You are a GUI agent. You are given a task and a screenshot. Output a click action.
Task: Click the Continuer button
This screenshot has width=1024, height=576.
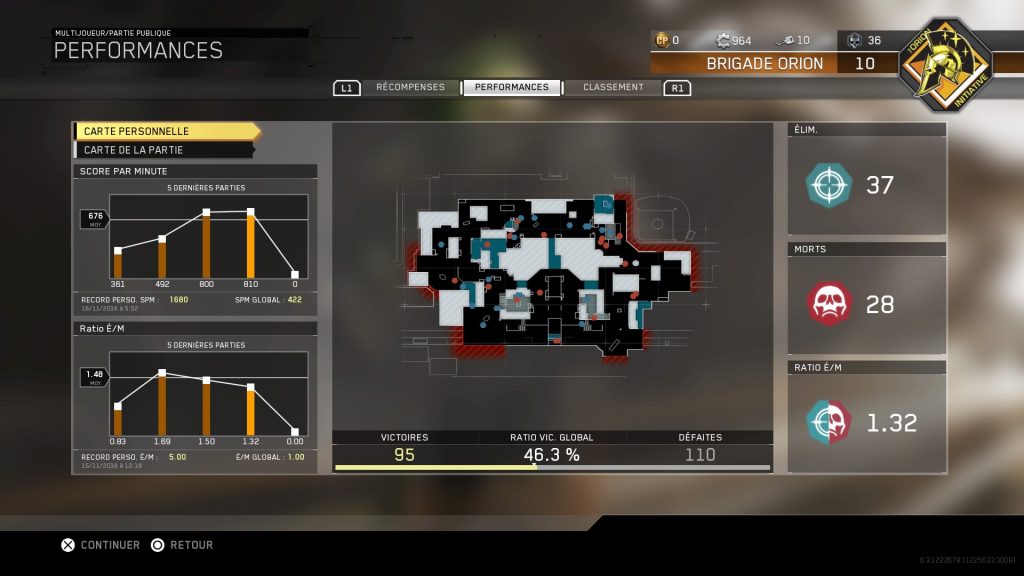(x=100, y=545)
